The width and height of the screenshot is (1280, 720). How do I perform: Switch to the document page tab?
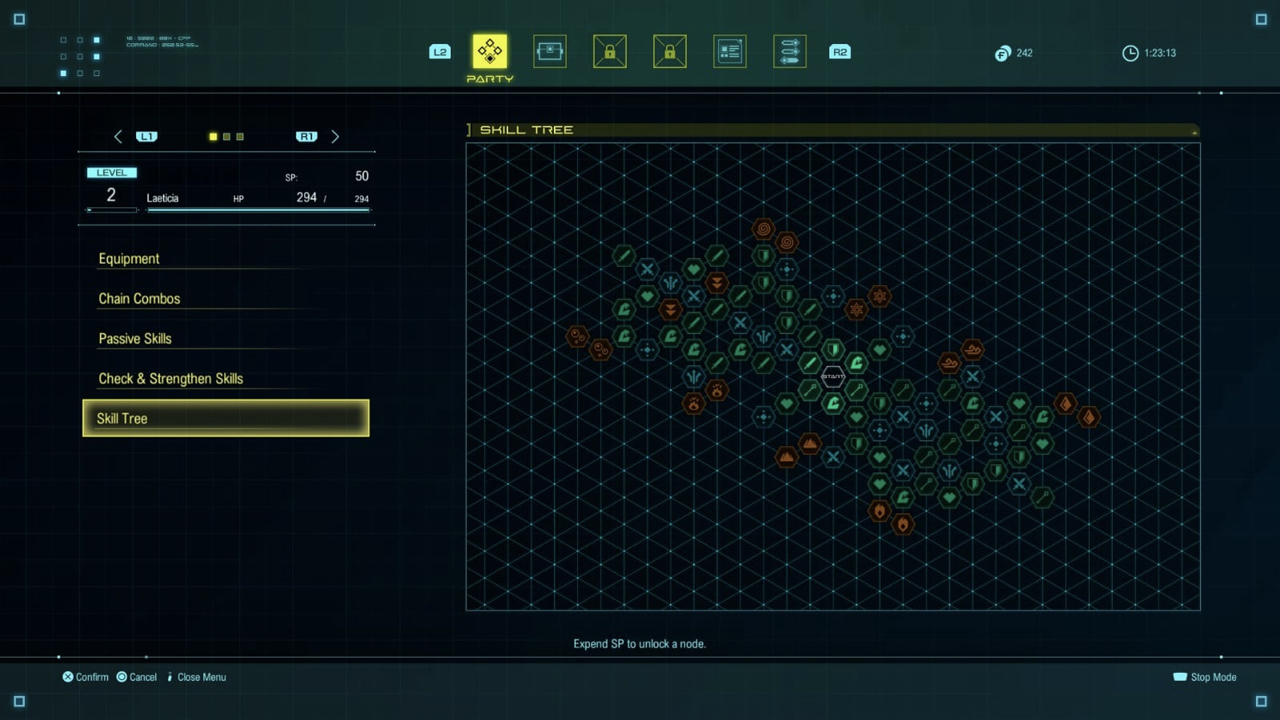(730, 52)
